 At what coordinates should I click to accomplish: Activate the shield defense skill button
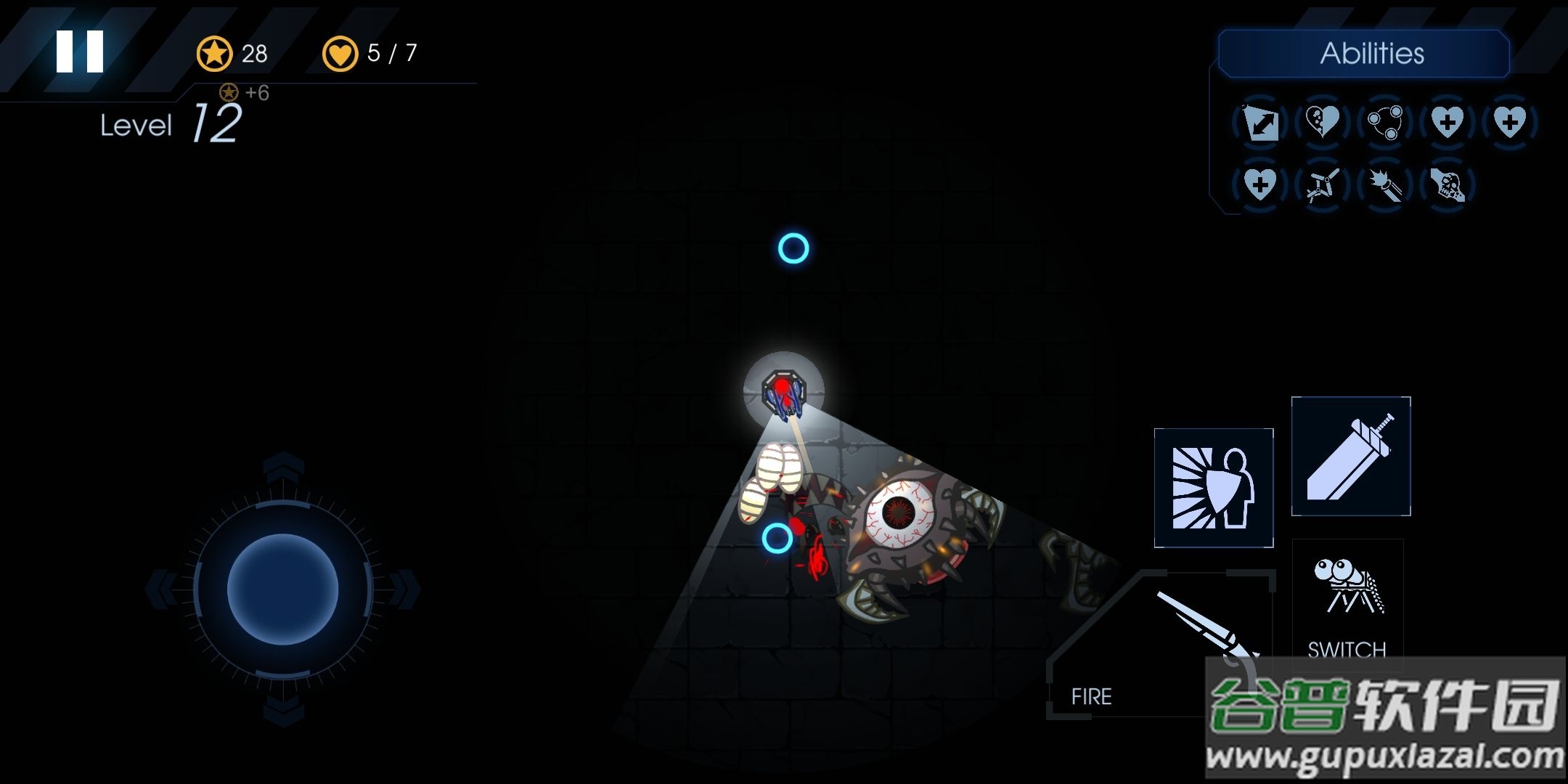tap(1214, 488)
